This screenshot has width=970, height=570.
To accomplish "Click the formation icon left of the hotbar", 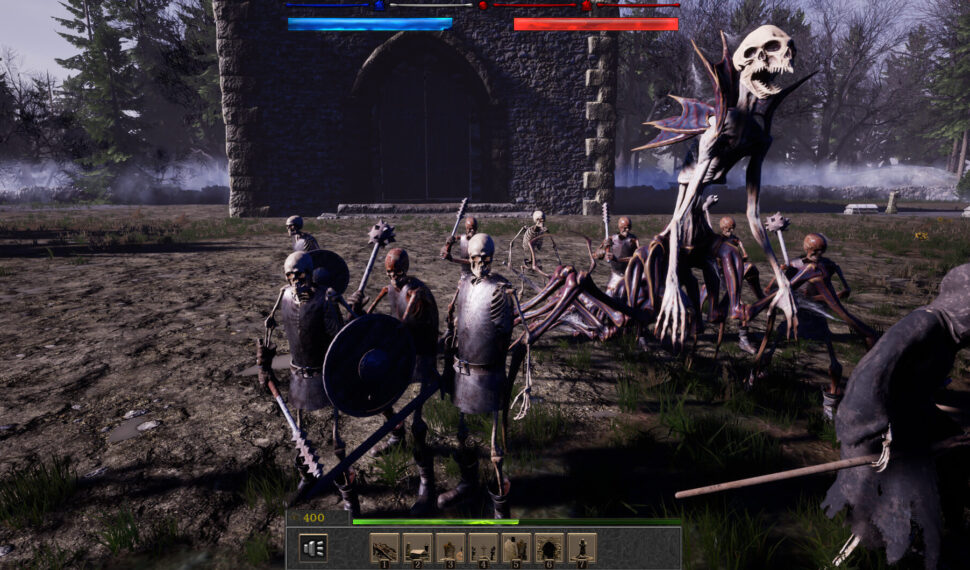I will pyautogui.click(x=313, y=547).
